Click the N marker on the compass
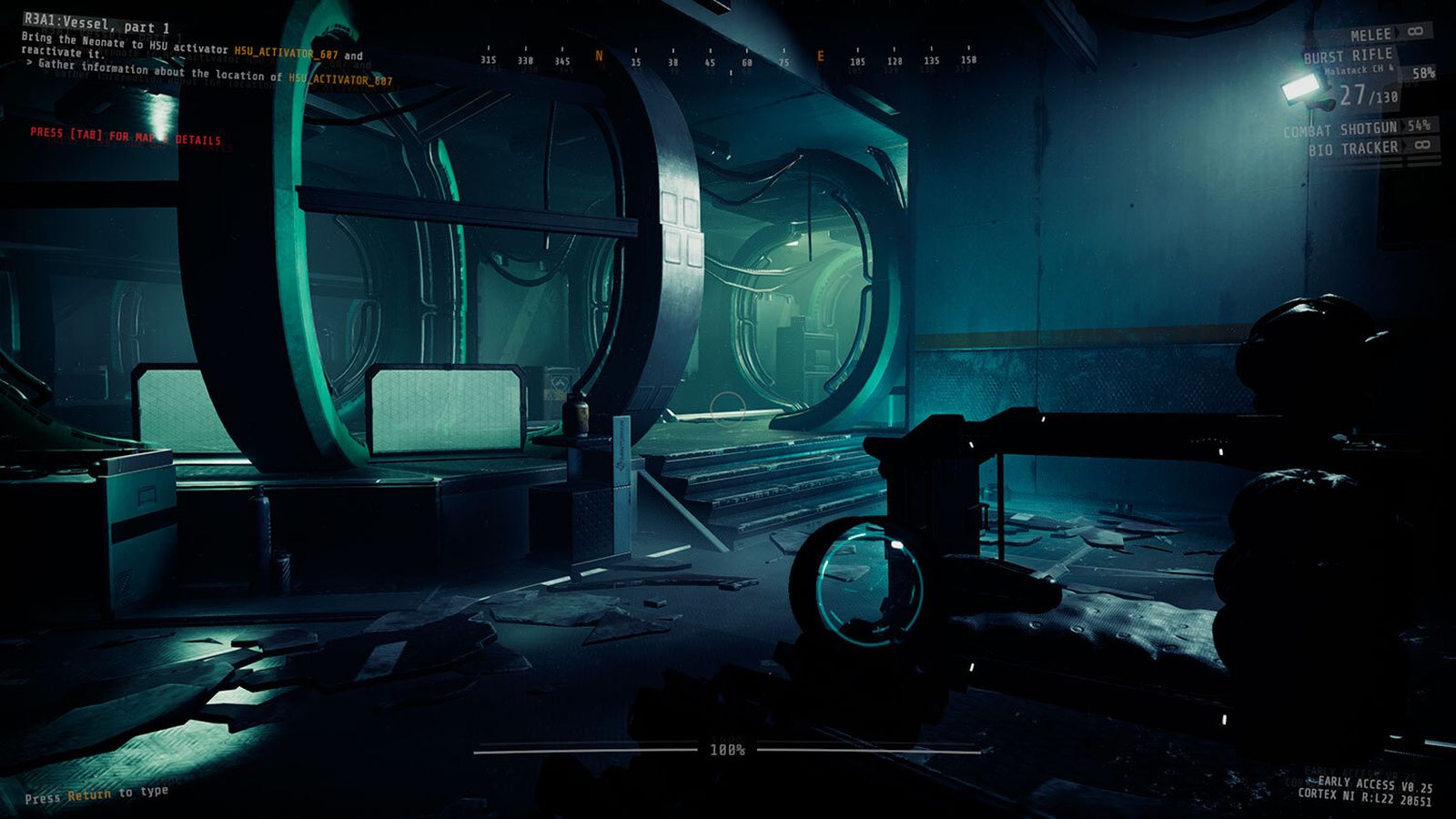Viewport: 1456px width, 819px height. coord(598,56)
